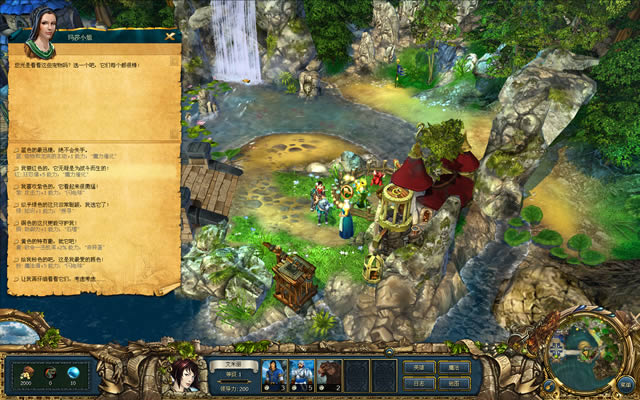This screenshot has height=400, width=640.
Task: Choose the 'let me think it over' reply
Action: pos(80,280)
